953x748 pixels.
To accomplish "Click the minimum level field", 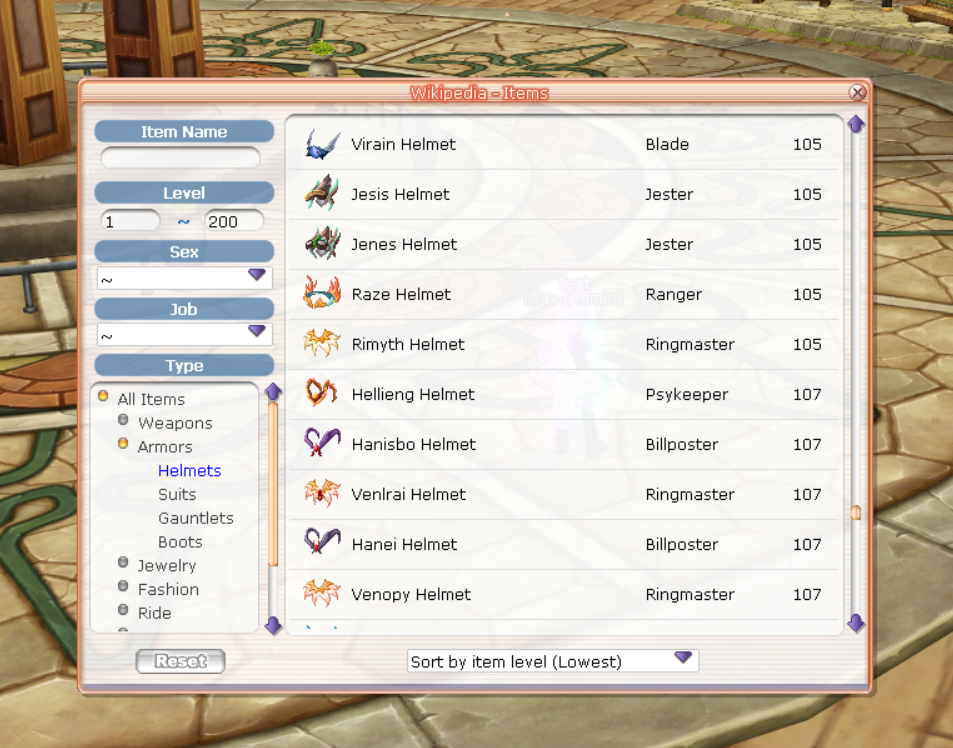I will (130, 221).
